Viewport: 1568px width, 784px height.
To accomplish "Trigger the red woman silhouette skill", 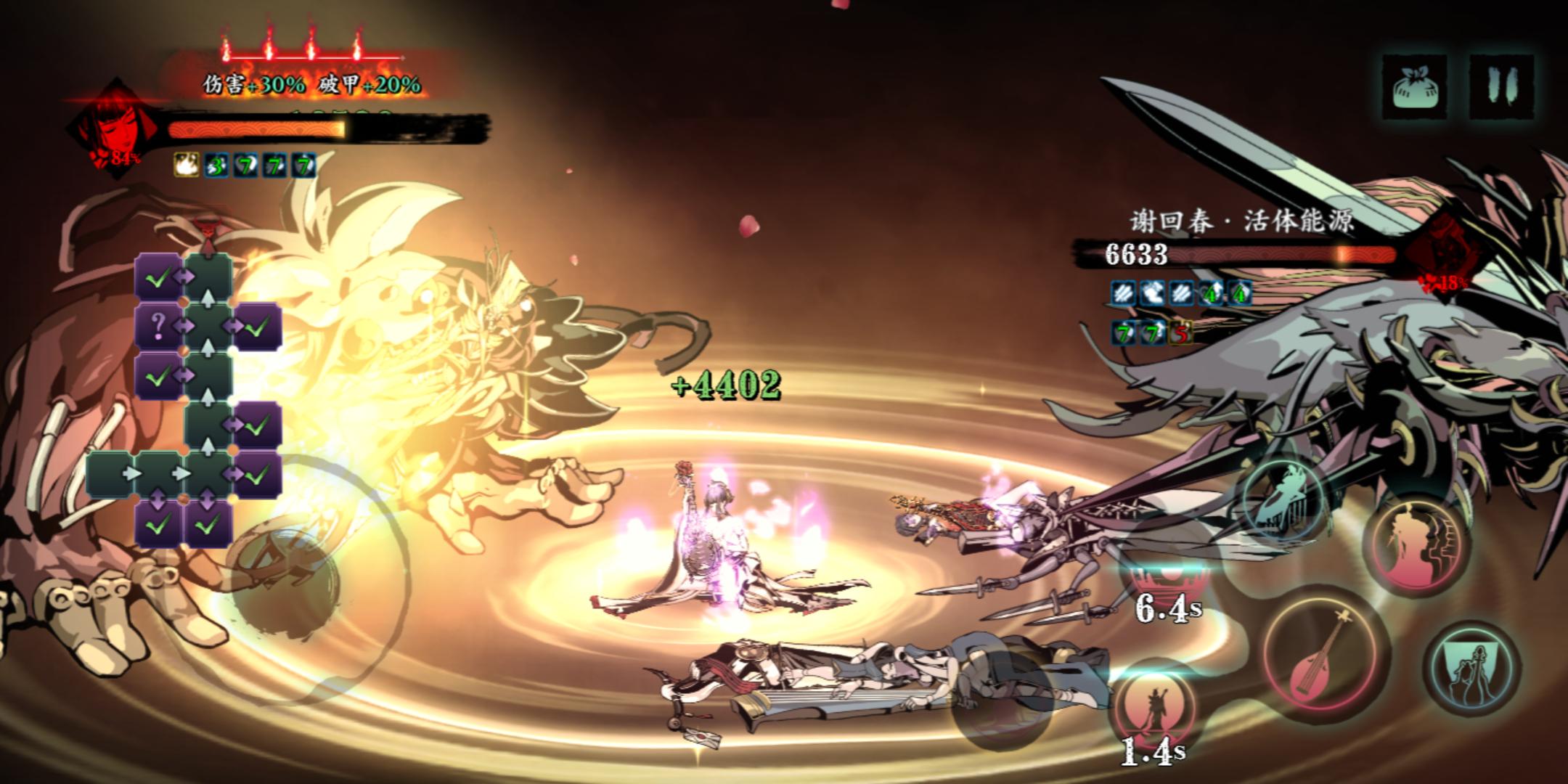I will [x=1416, y=546].
